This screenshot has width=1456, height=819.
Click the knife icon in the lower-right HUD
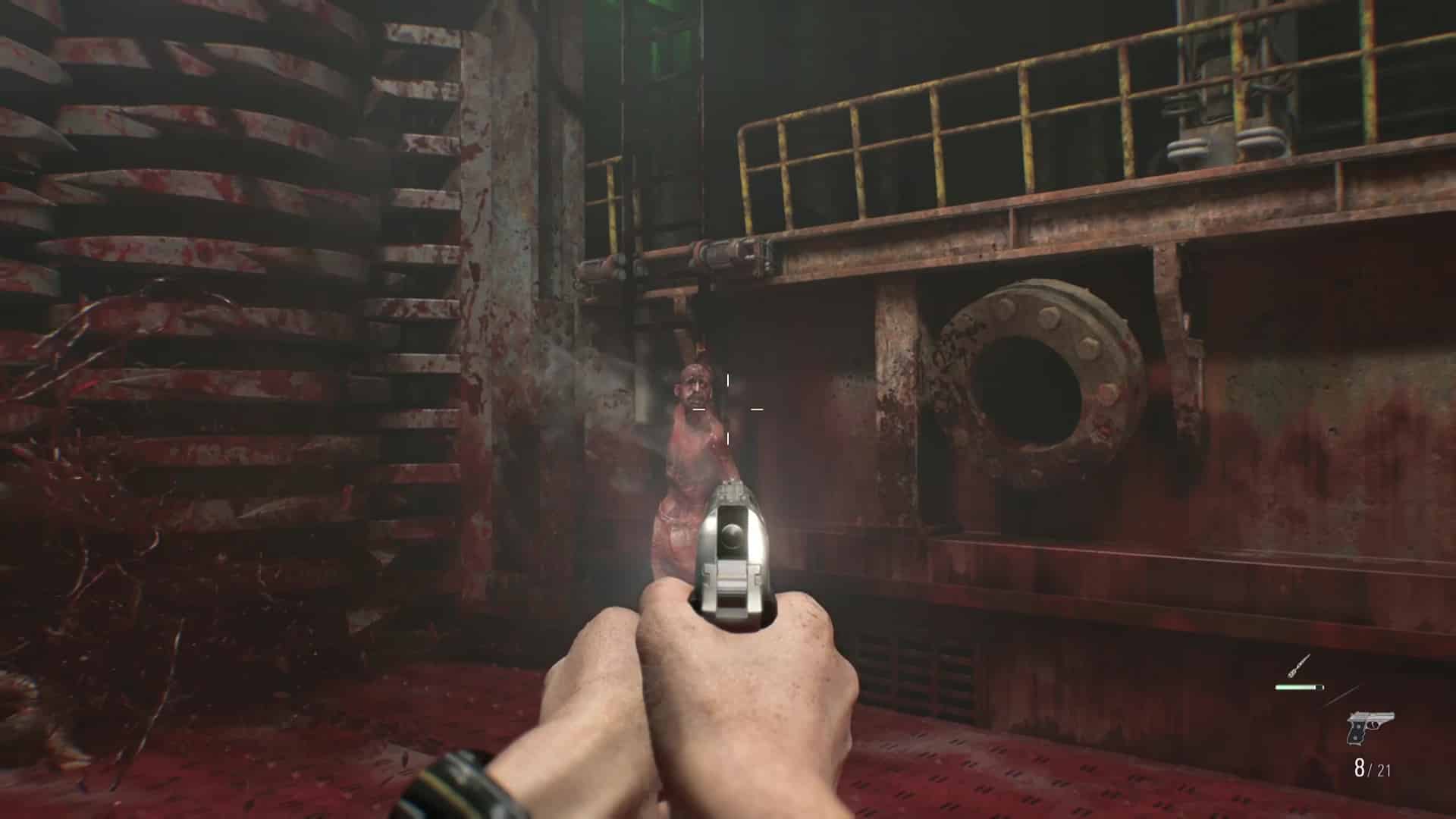click(x=1298, y=665)
